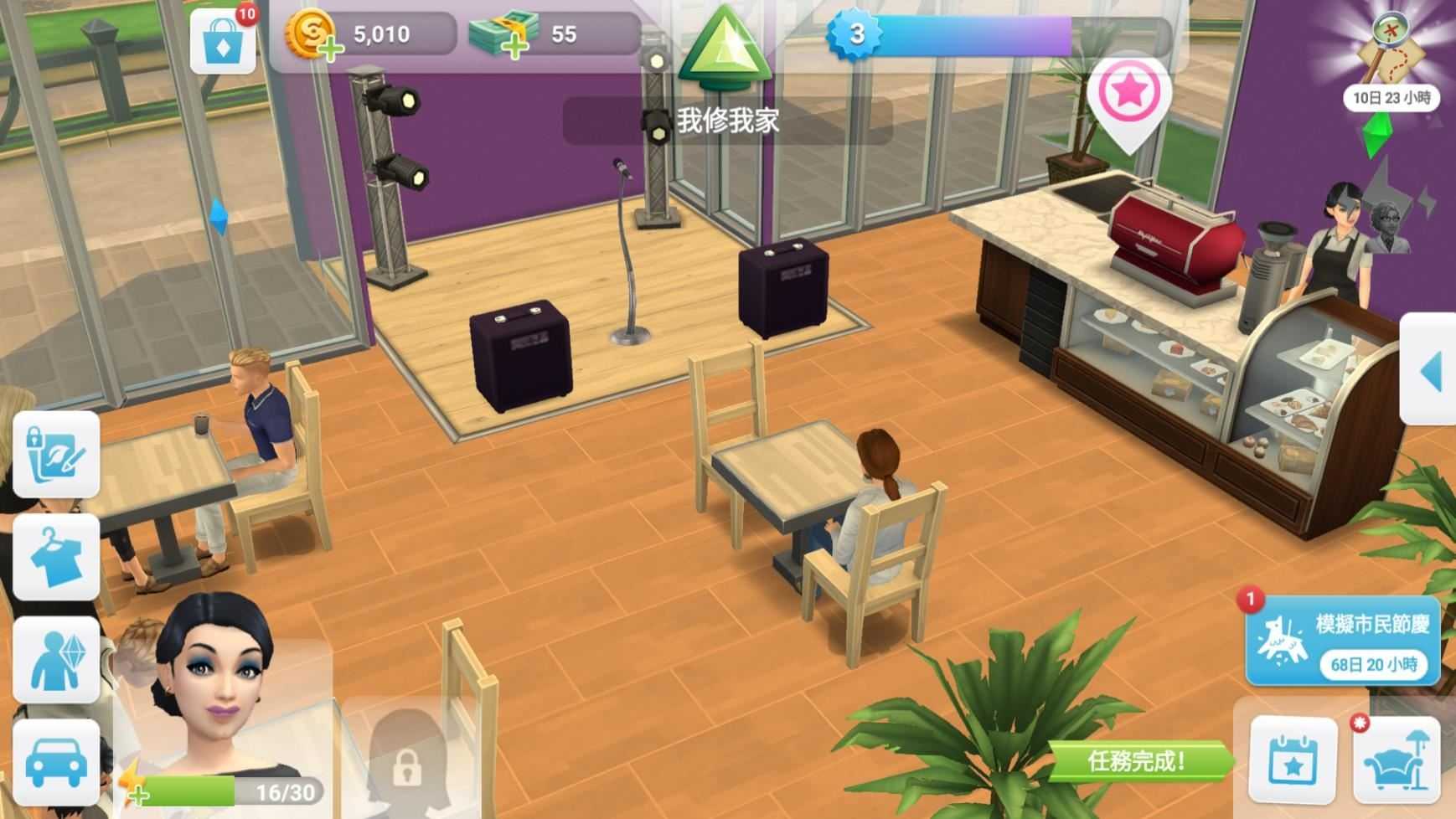The width and height of the screenshot is (1456, 819).
Task: Expand the side panel arrow
Action: (x=1430, y=369)
